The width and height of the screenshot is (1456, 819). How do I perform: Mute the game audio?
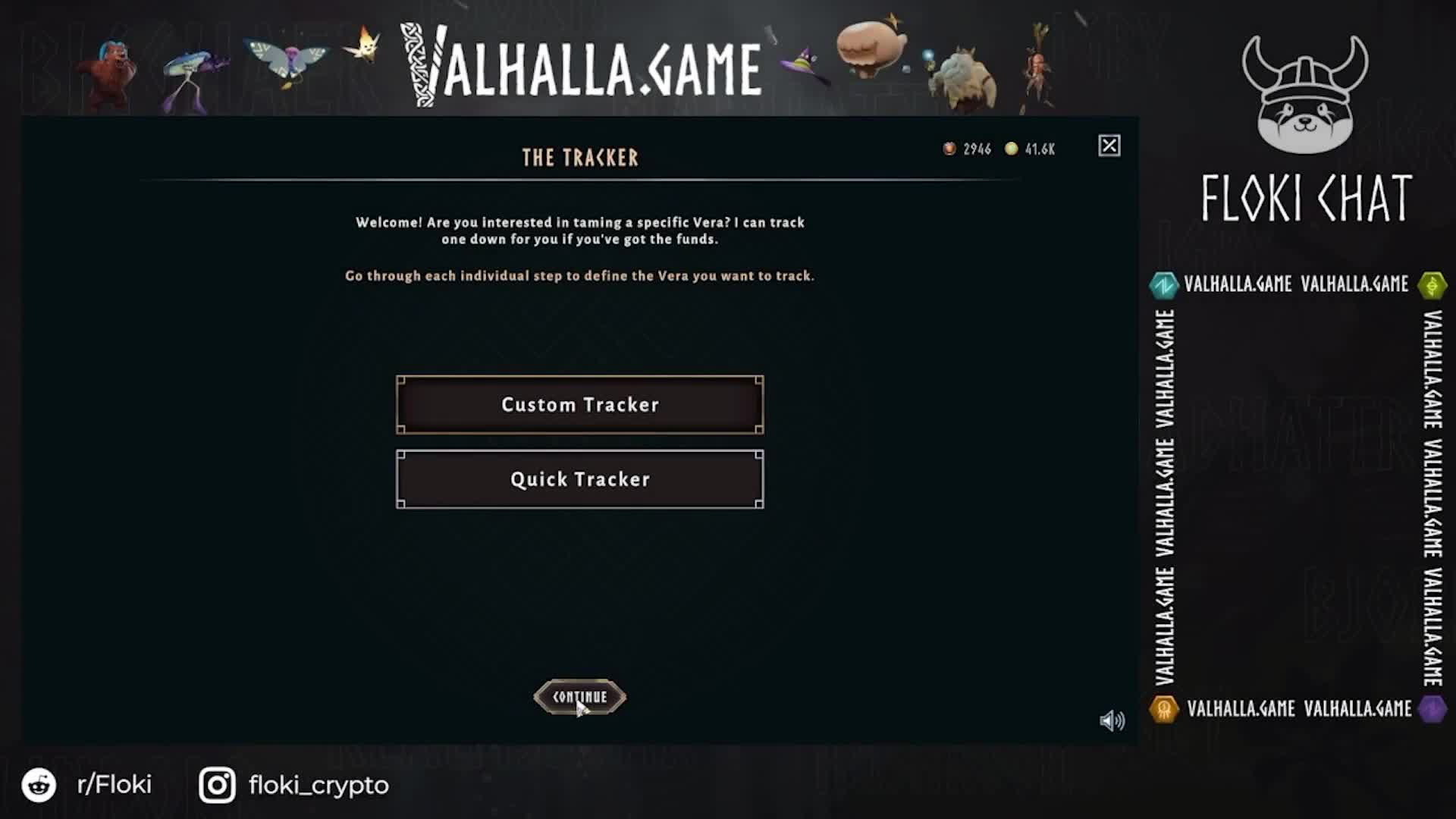tap(1112, 721)
